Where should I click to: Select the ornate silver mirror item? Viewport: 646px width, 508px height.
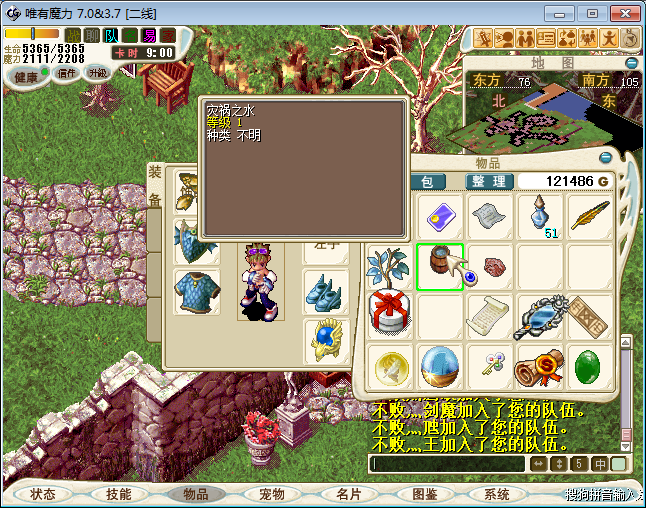pos(541,316)
